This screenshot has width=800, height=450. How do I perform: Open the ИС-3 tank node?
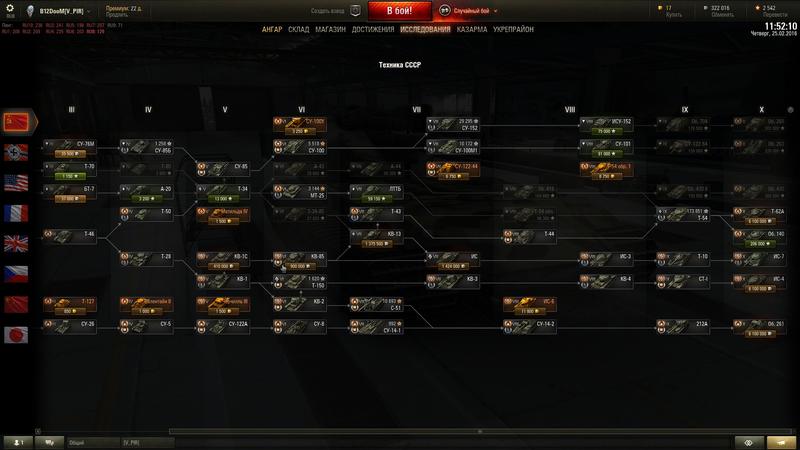pyautogui.click(x=606, y=257)
